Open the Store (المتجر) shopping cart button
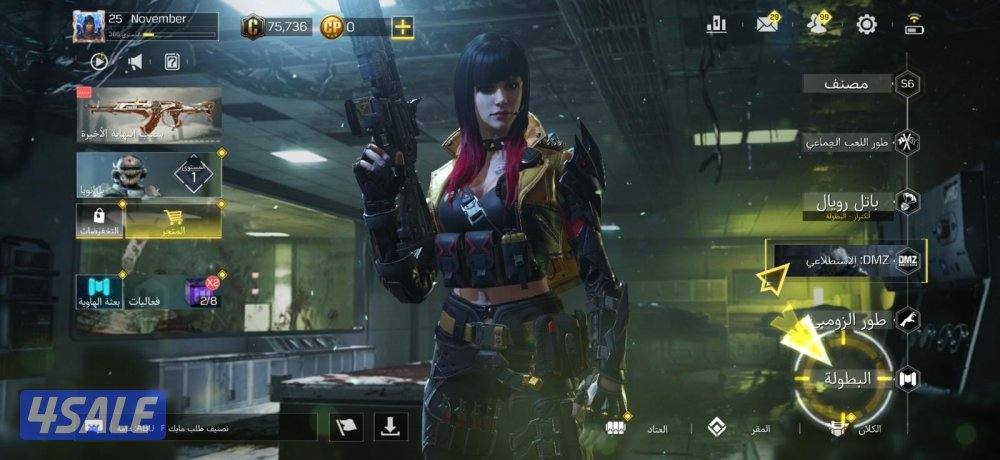 tap(173, 222)
